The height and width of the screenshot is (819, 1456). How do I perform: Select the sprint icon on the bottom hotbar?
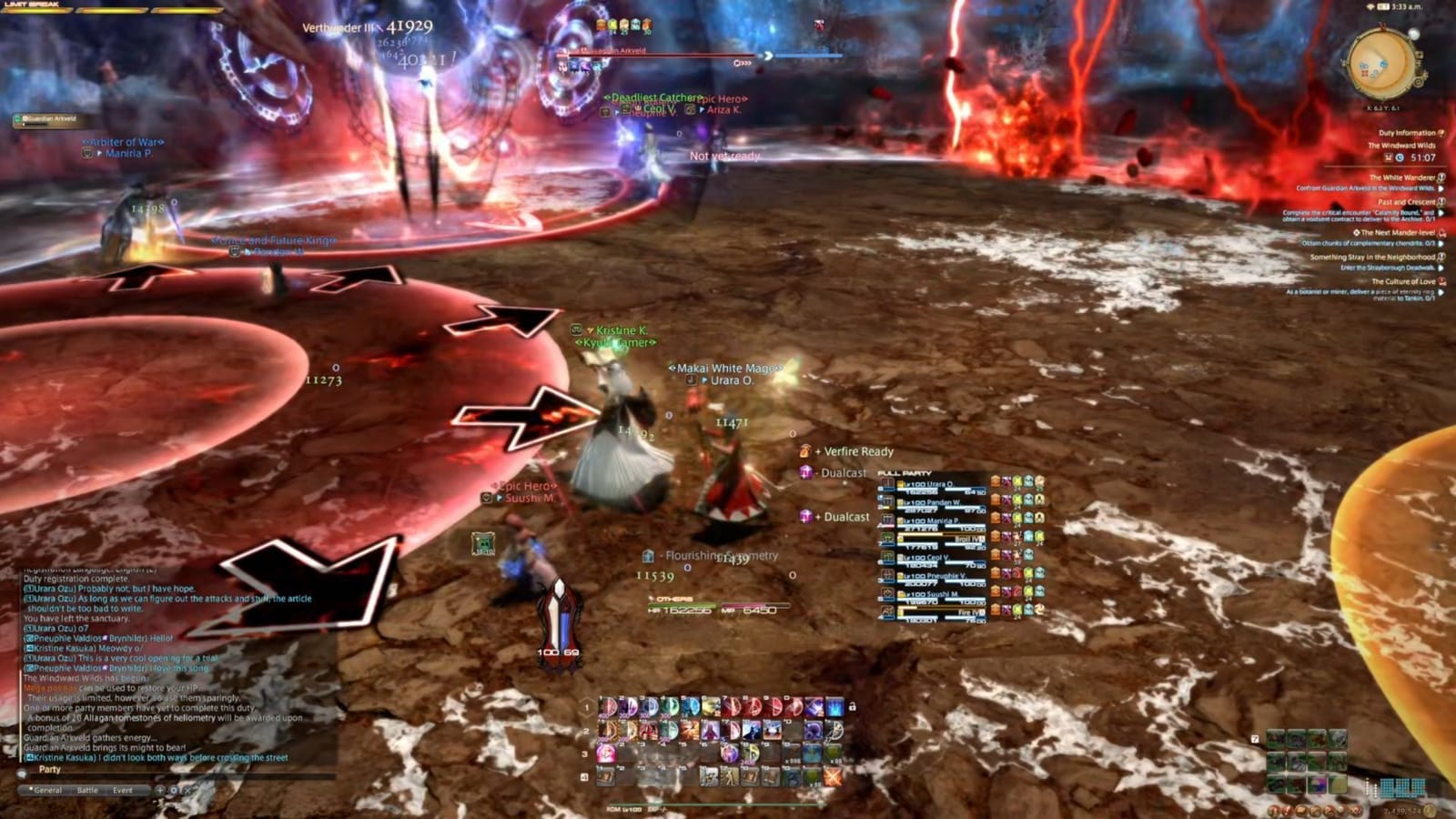pos(729,778)
